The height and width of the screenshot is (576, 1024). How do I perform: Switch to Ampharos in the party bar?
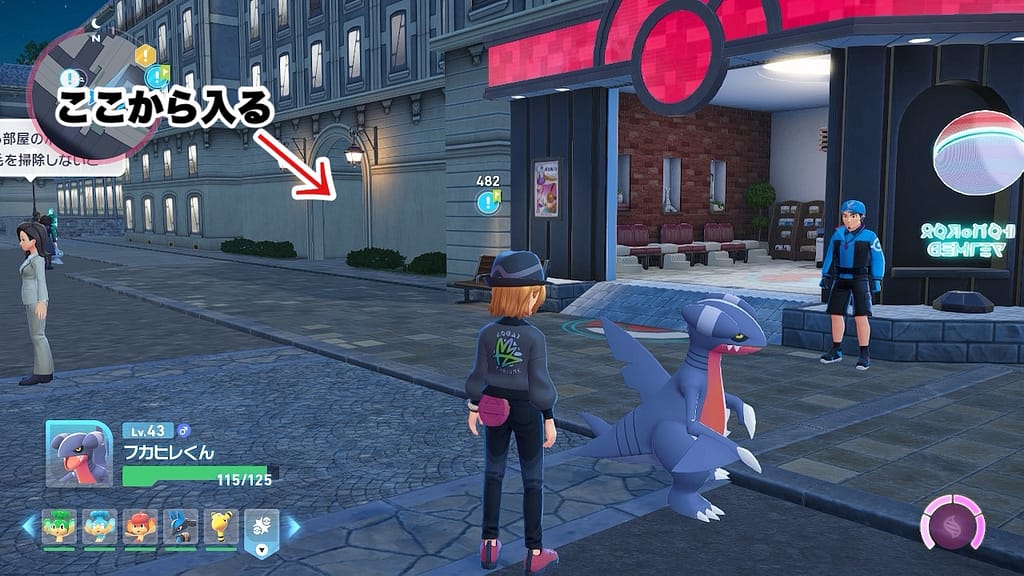click(221, 527)
